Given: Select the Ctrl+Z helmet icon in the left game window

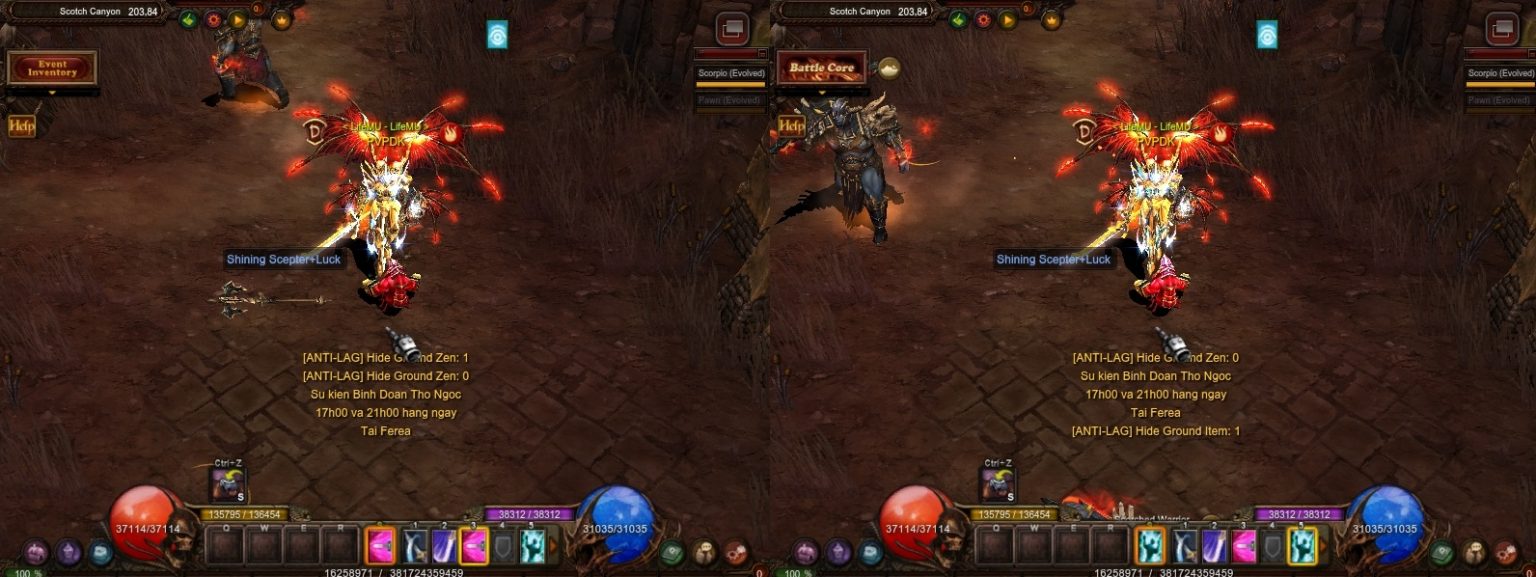Looking at the screenshot, I should coord(228,485).
